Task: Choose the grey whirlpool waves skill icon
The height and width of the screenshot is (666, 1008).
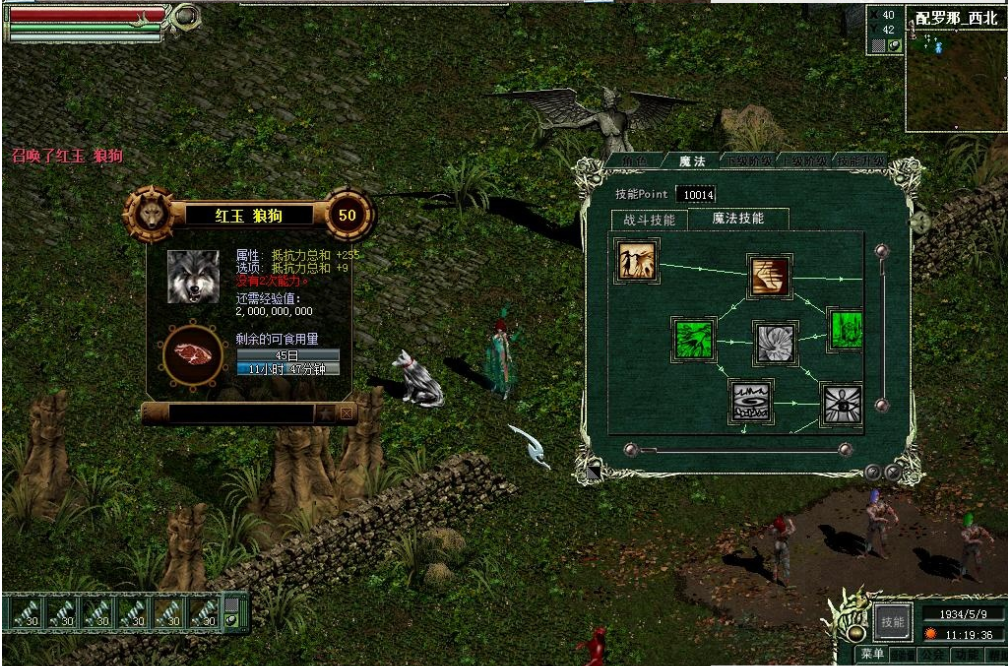Action: (x=751, y=402)
